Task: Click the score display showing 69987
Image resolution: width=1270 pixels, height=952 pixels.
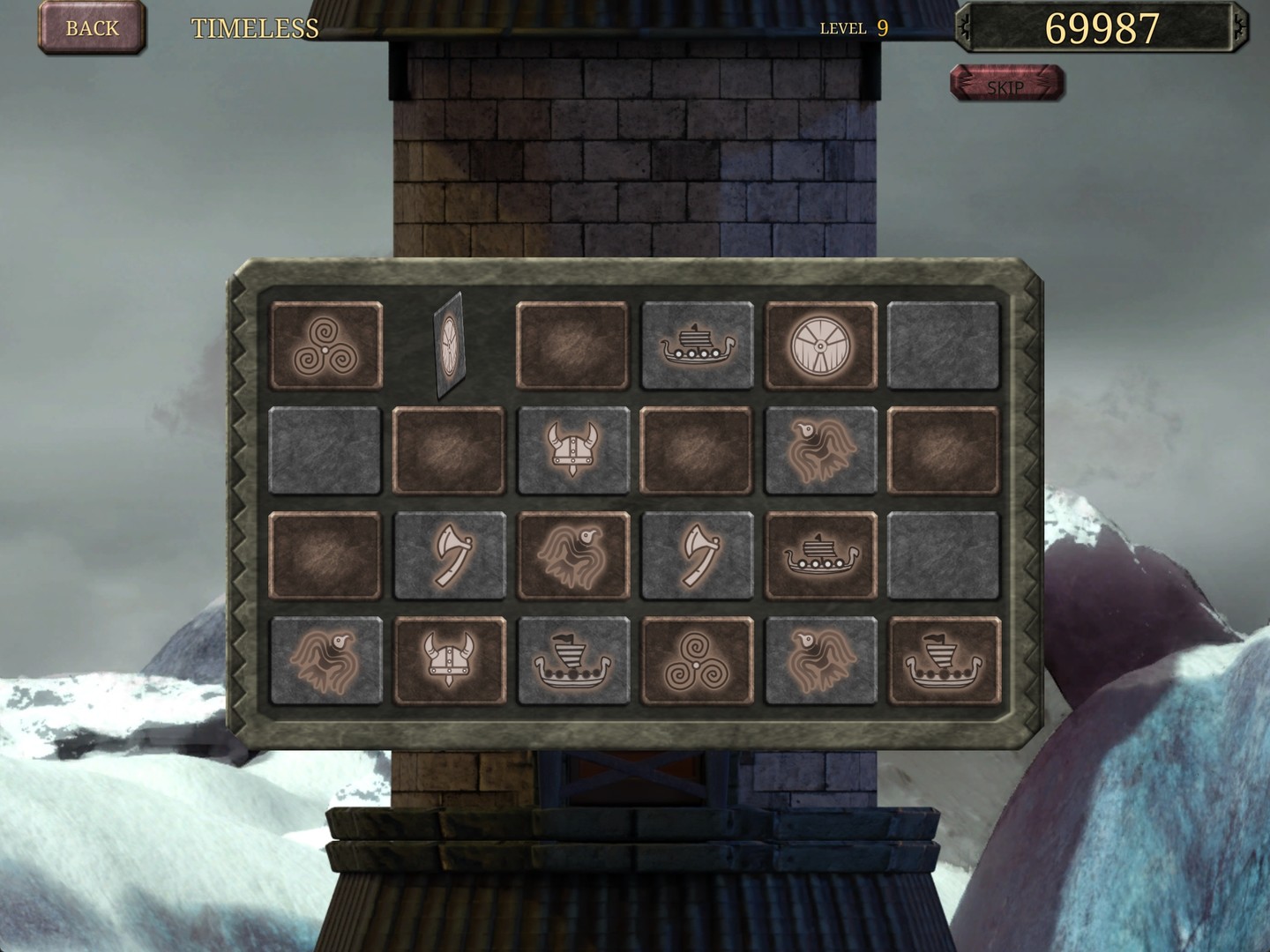Action: tap(1102, 28)
